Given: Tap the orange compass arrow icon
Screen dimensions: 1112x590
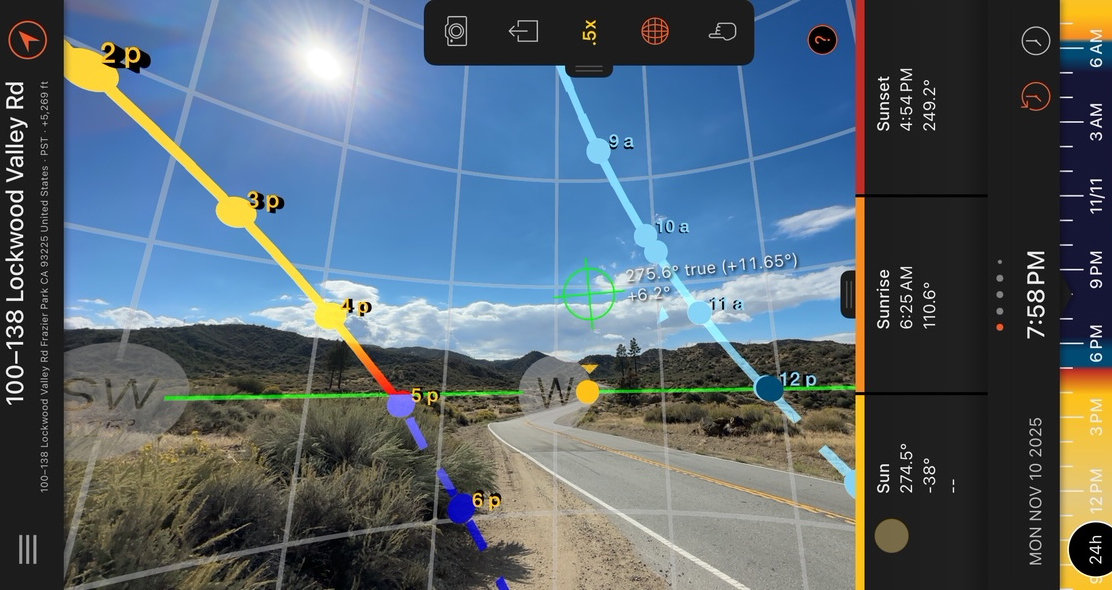Looking at the screenshot, I should [x=28, y=40].
